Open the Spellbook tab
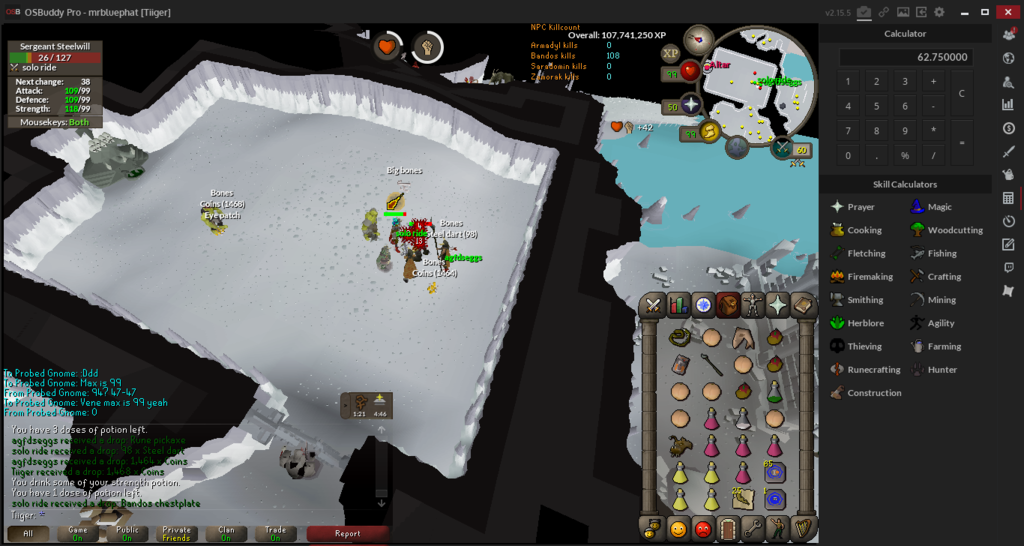The width and height of the screenshot is (1024, 546). (804, 306)
